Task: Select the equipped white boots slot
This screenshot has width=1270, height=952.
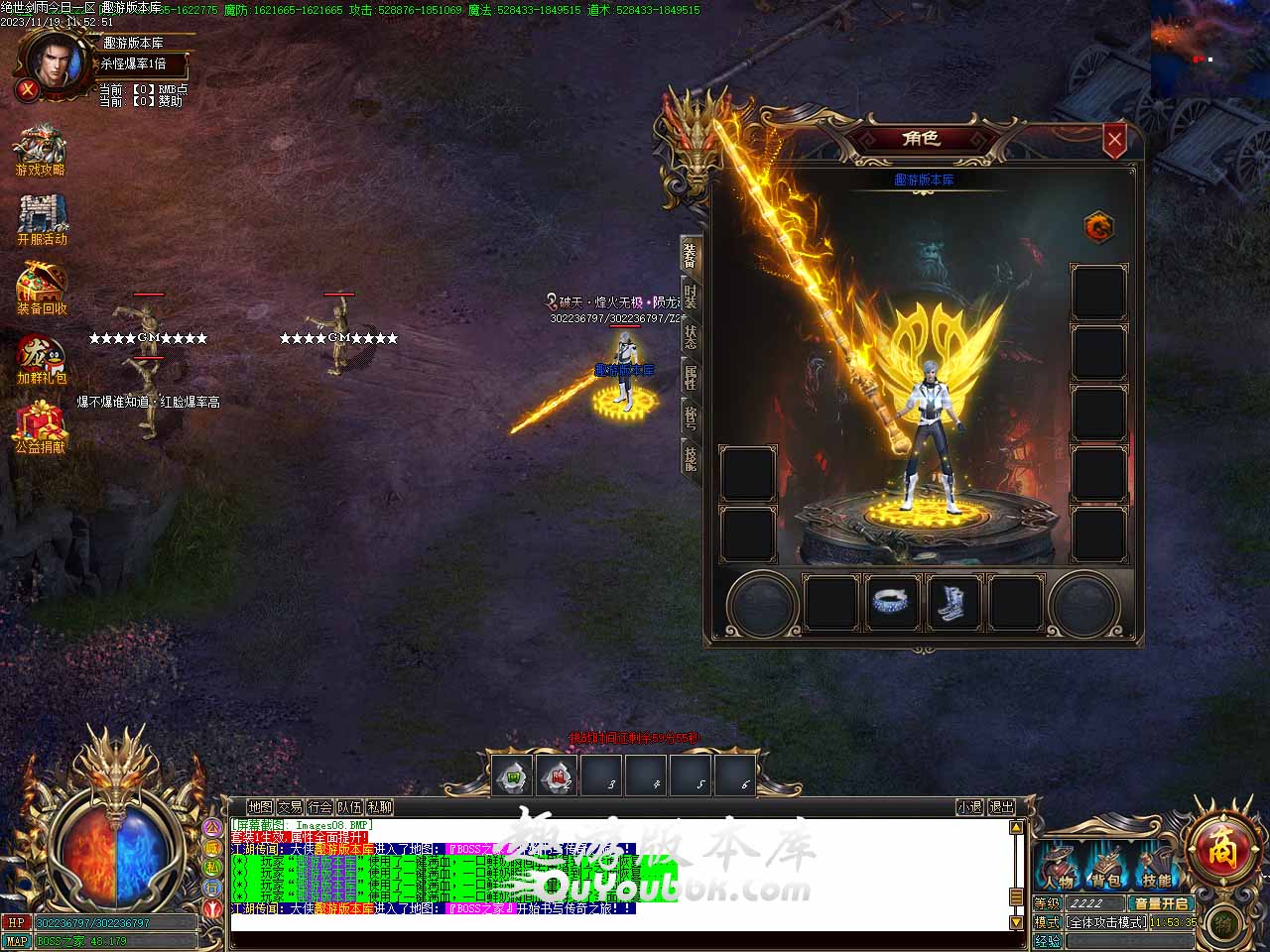Action: [x=954, y=602]
